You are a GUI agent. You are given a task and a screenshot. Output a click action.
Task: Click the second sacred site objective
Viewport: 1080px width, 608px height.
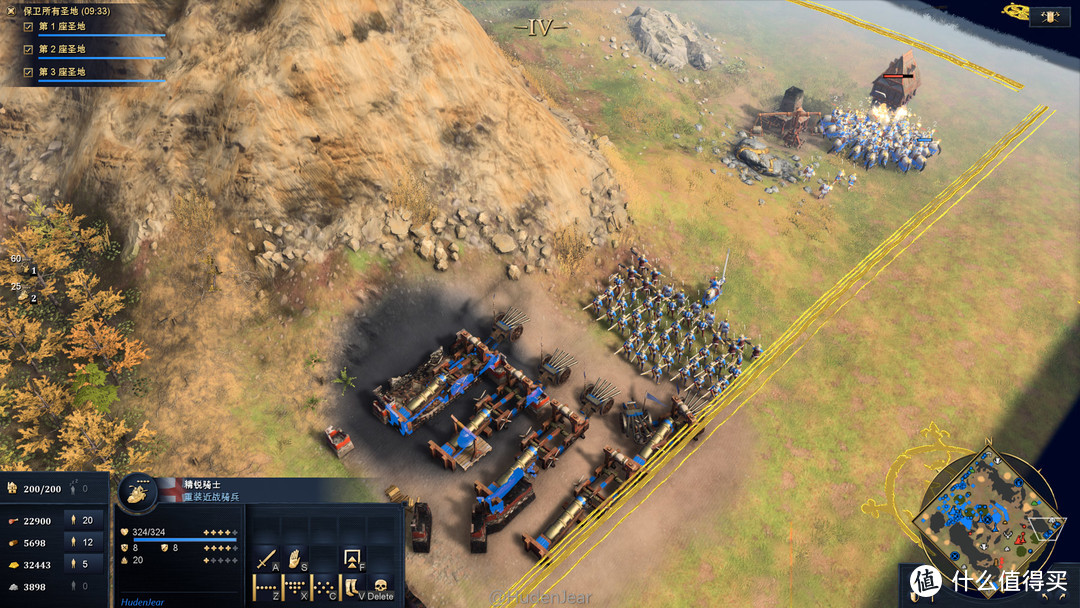62,49
